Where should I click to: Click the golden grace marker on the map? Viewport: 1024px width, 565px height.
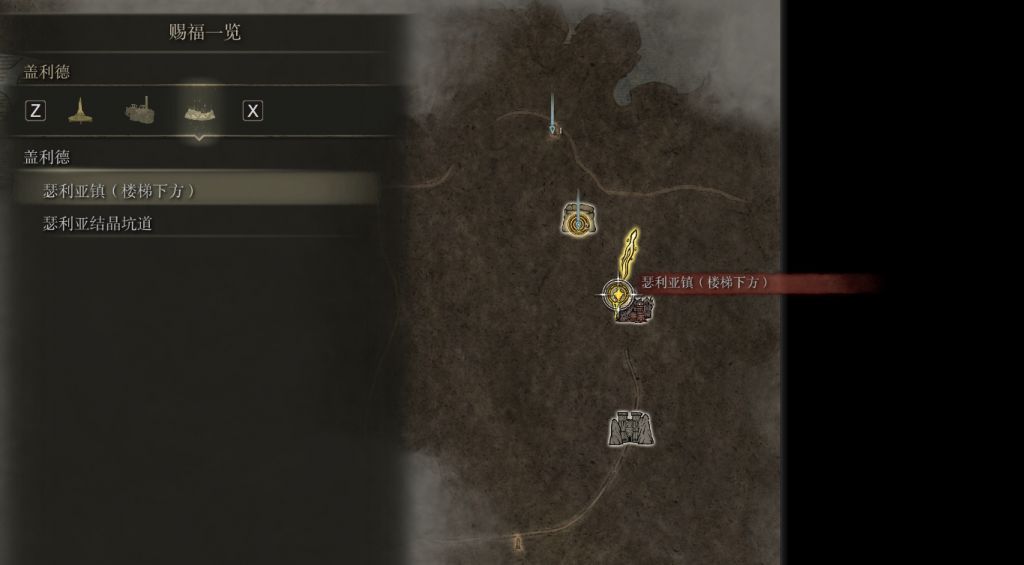click(x=619, y=294)
